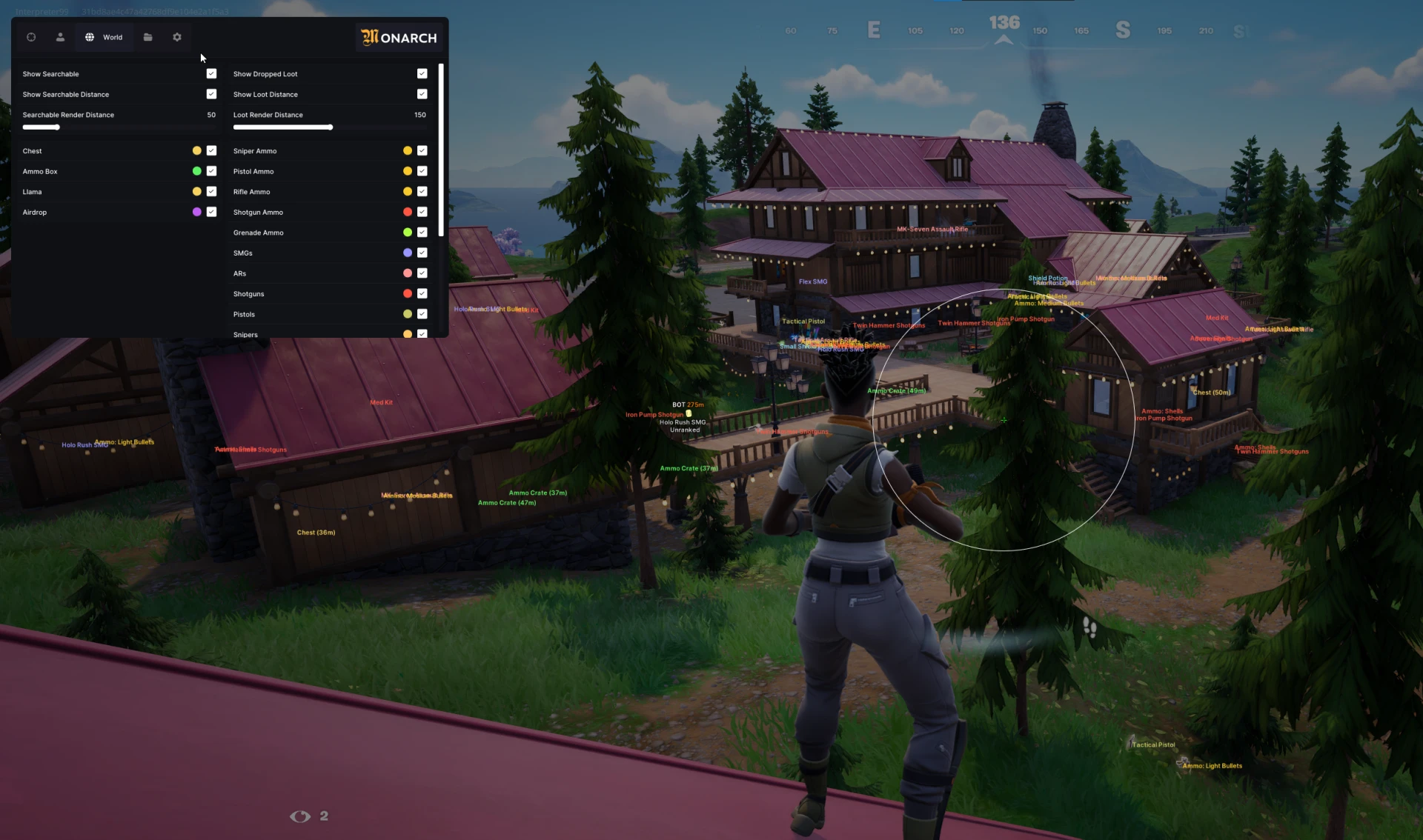Viewport: 1423px width, 840px height.
Task: Click the Monarch logo
Action: (398, 38)
